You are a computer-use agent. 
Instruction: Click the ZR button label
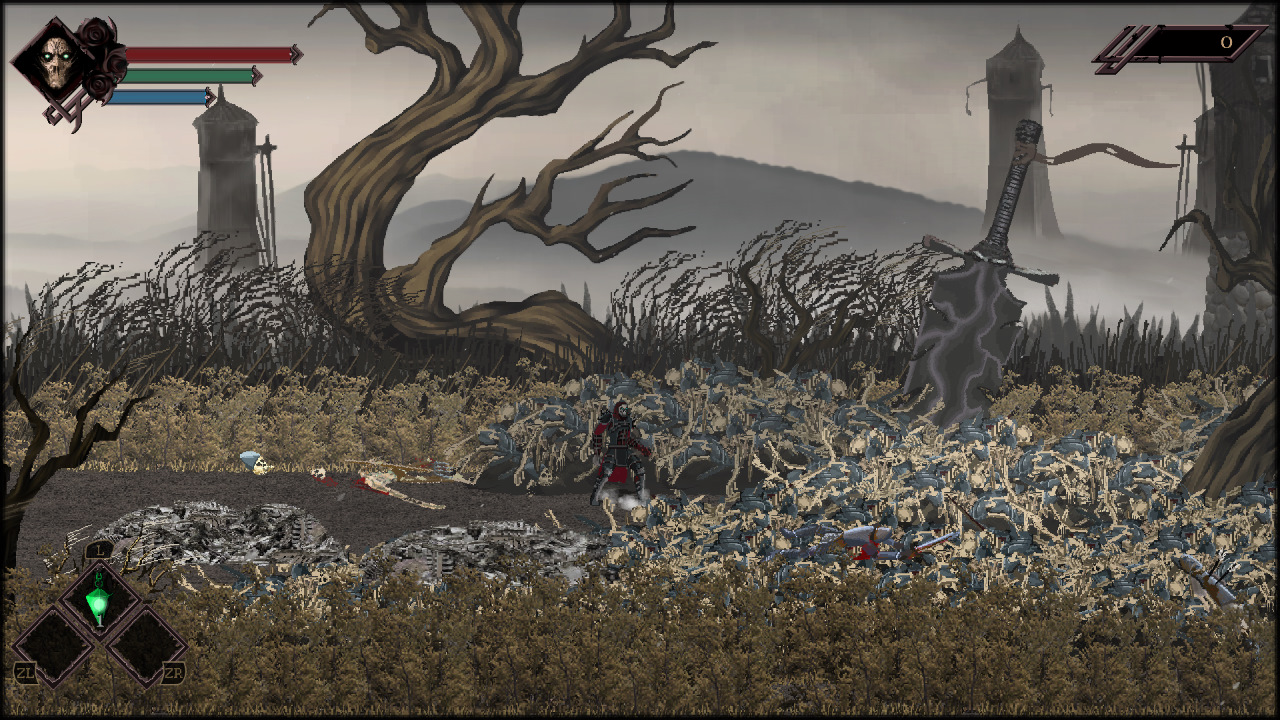172,671
